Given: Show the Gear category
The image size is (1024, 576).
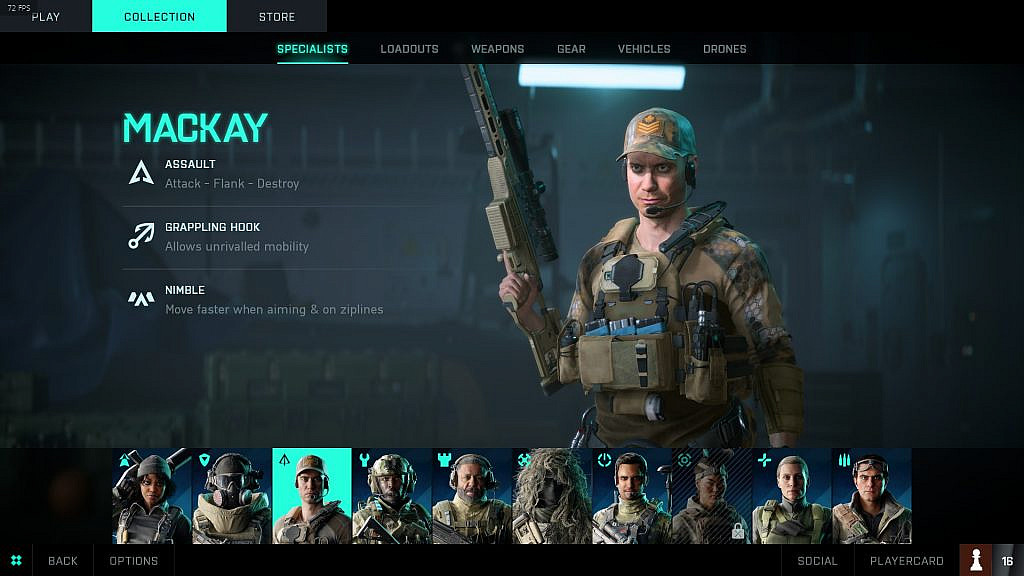Looking at the screenshot, I should coord(571,49).
